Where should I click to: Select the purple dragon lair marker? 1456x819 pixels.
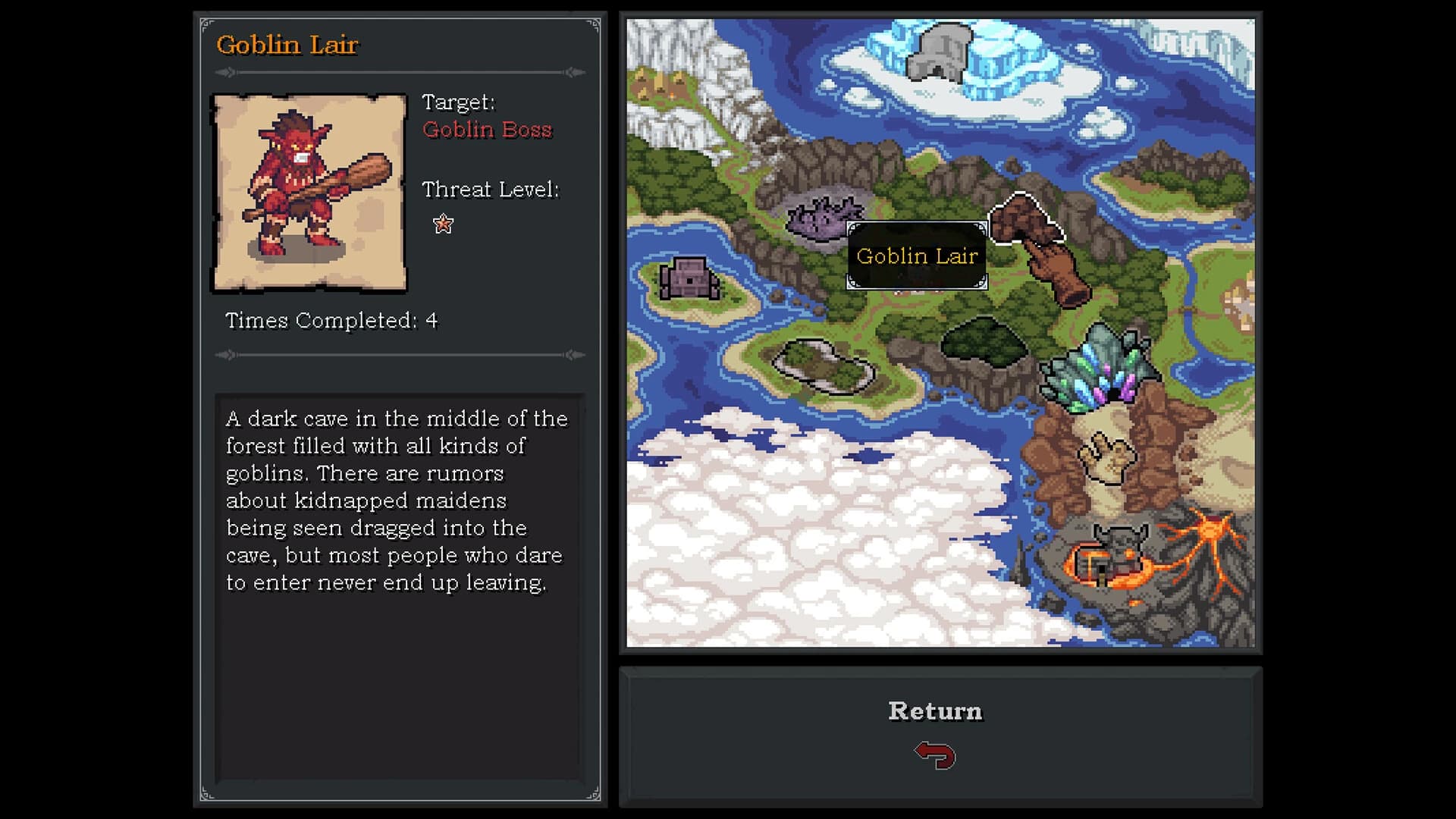823,220
